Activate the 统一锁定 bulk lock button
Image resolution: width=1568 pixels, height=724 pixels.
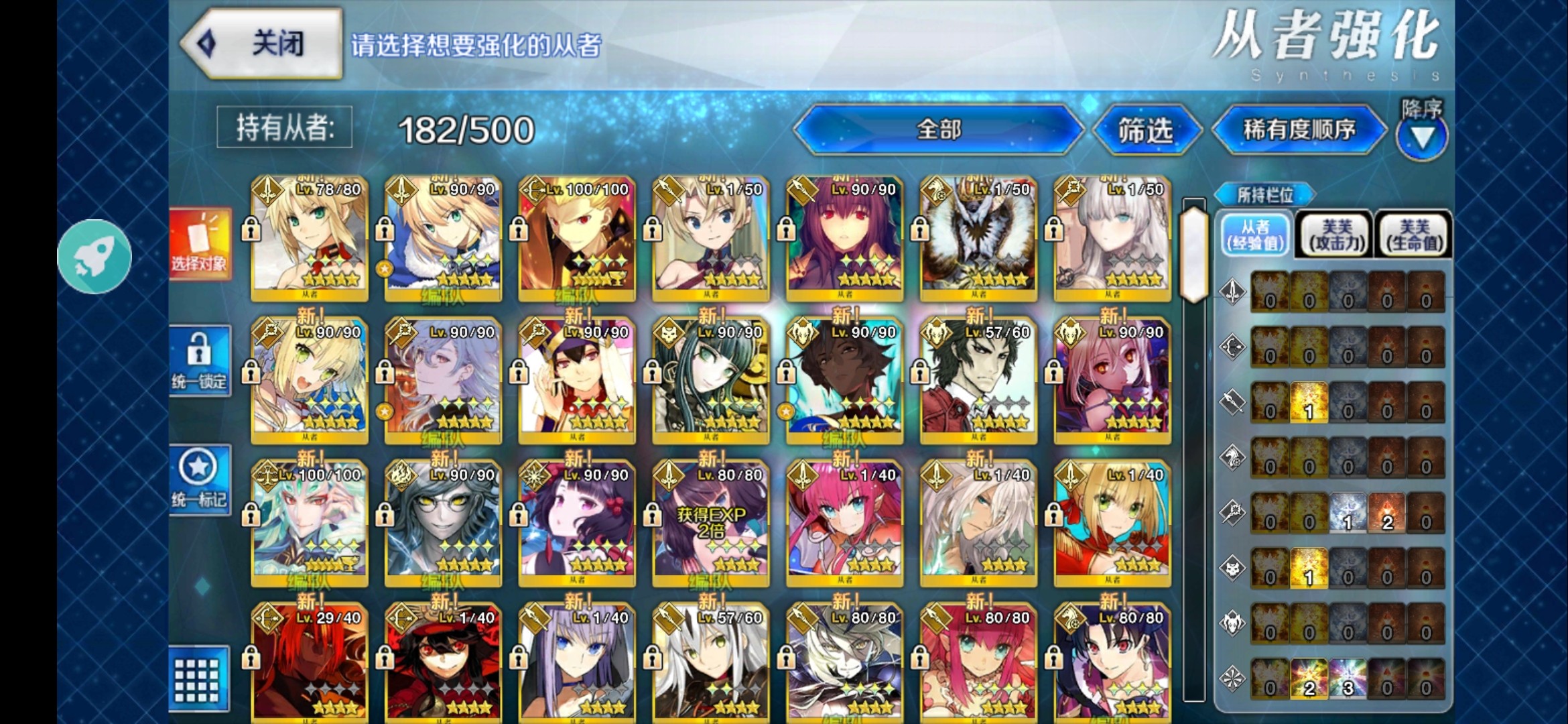pos(200,361)
